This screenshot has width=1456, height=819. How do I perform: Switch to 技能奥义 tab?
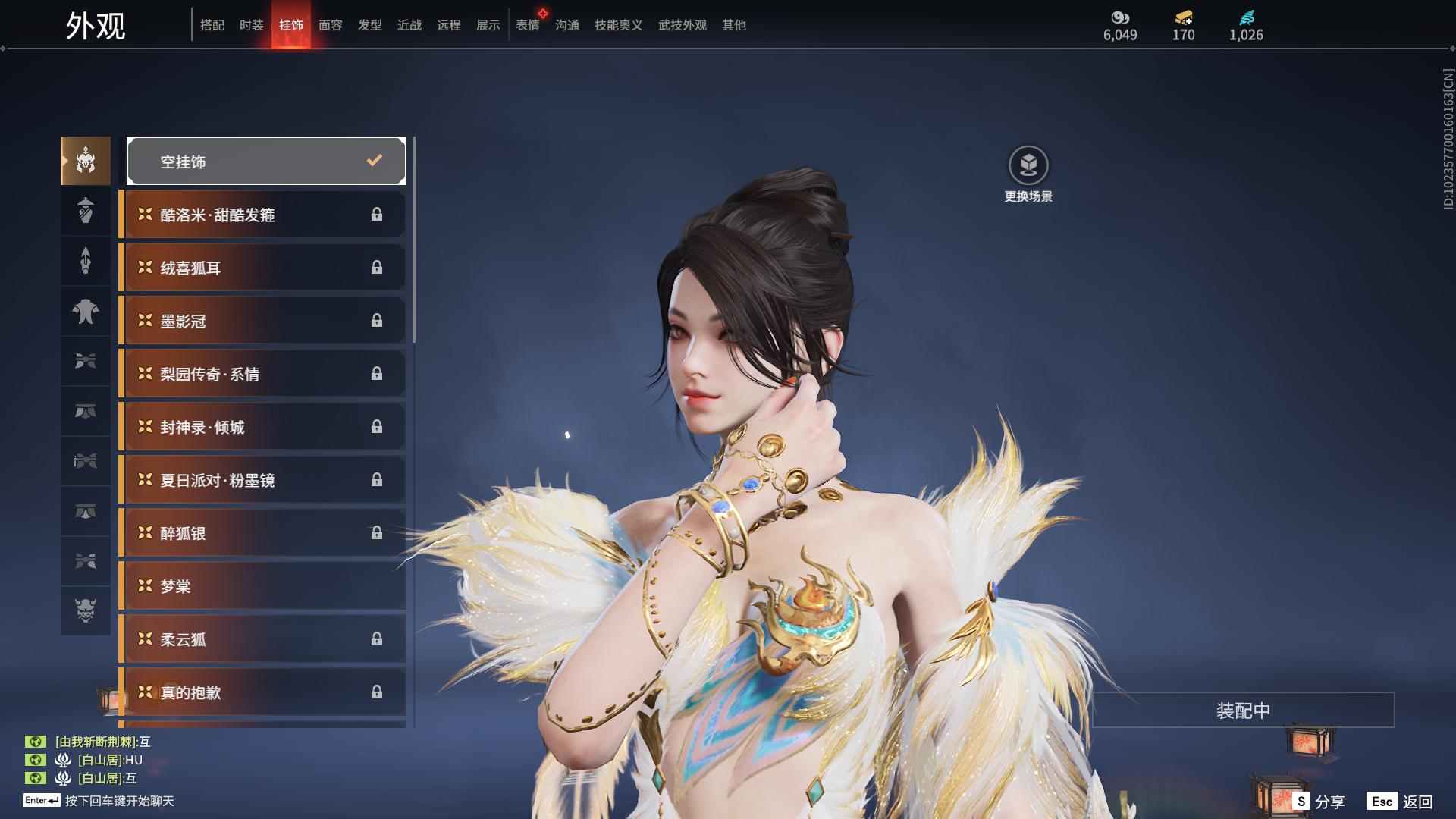click(x=619, y=25)
